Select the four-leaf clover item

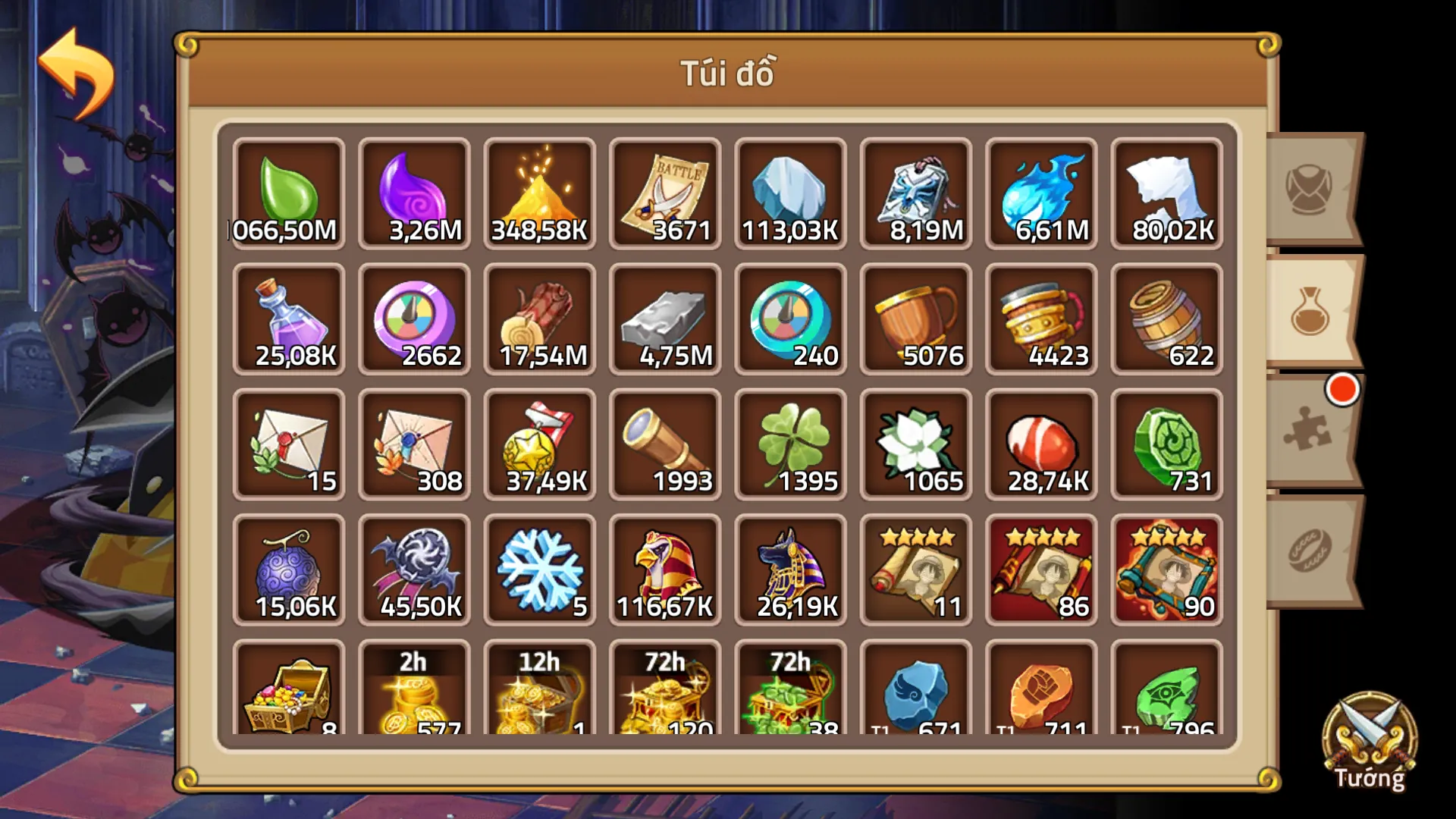[x=790, y=444]
